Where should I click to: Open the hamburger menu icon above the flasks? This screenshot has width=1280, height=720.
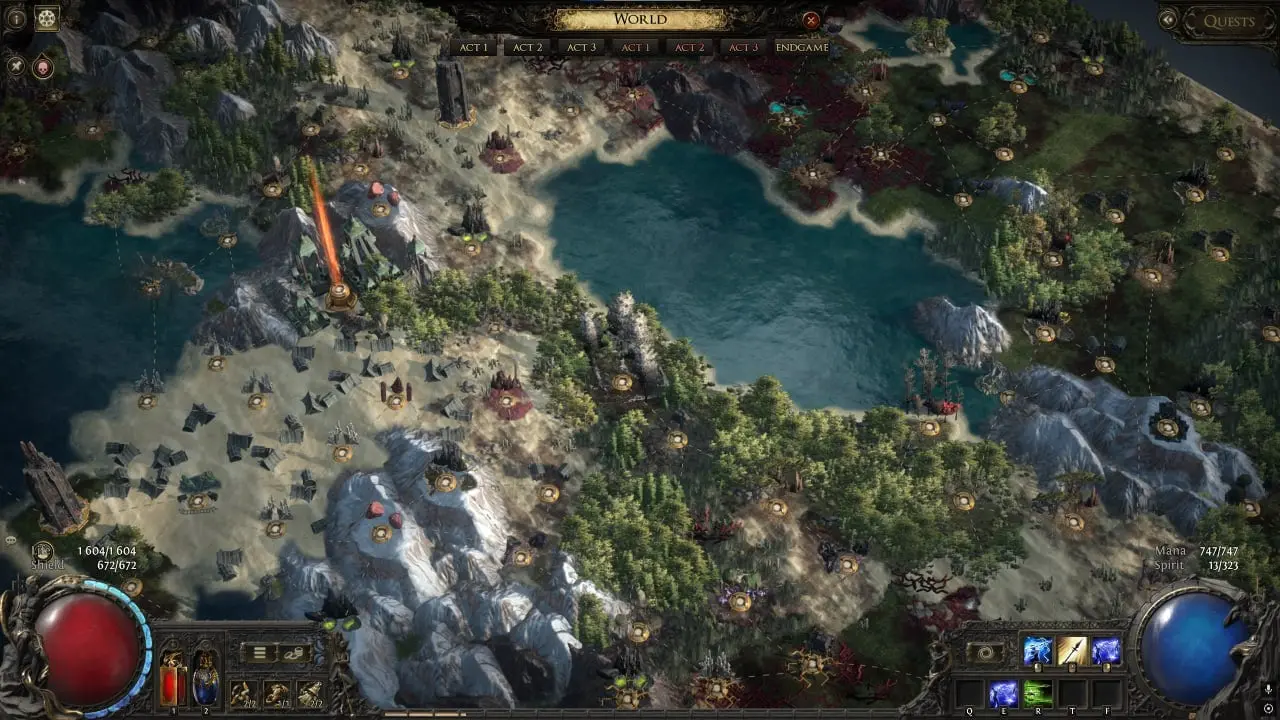pyautogui.click(x=259, y=652)
